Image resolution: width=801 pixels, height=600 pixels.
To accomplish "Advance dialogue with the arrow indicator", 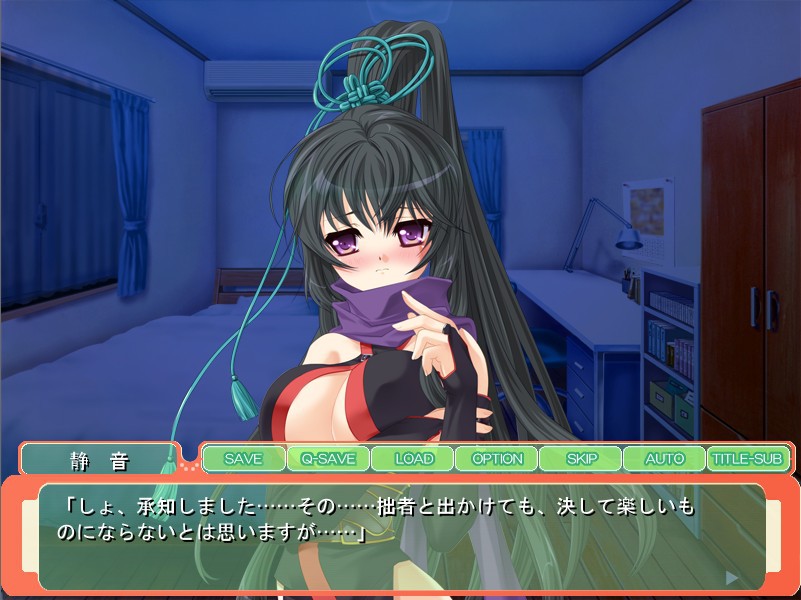I will (x=732, y=577).
